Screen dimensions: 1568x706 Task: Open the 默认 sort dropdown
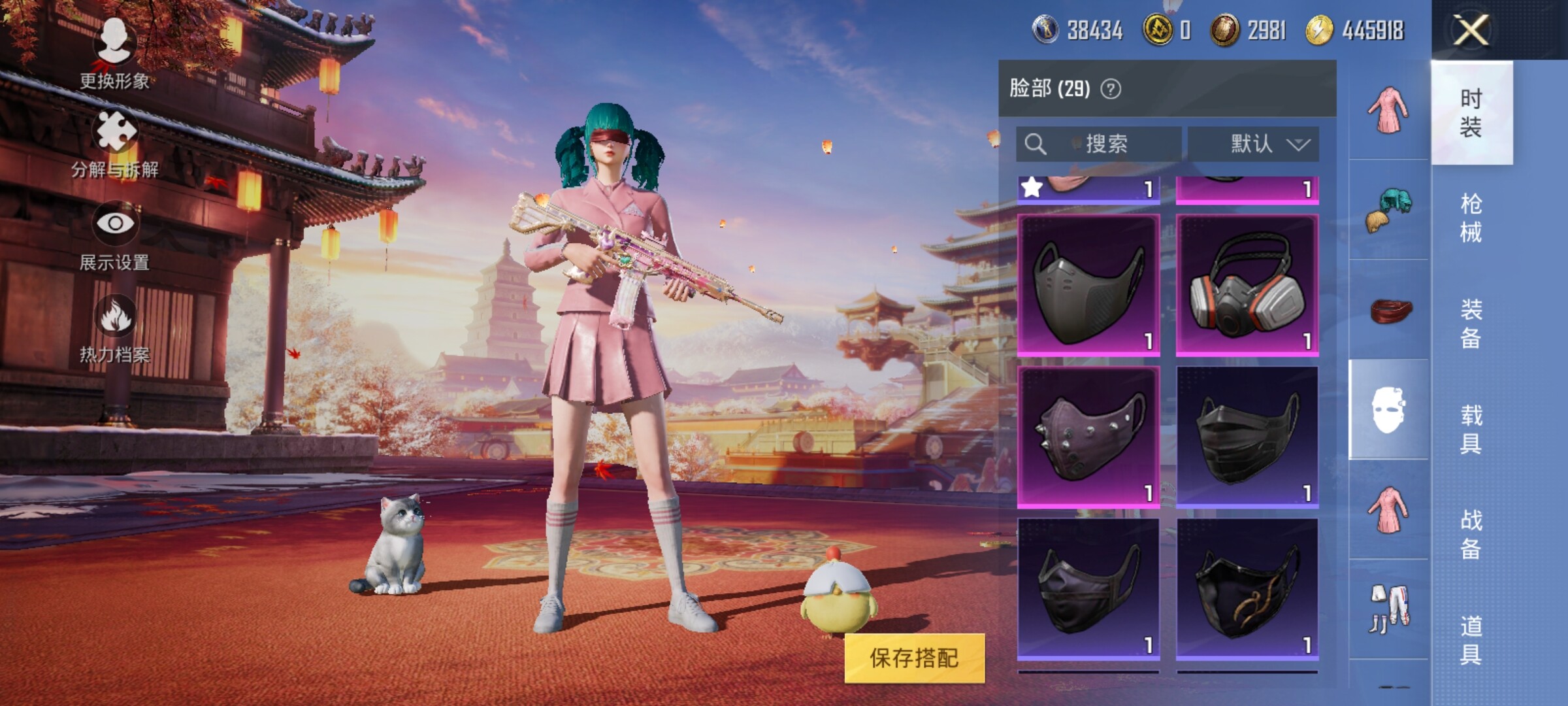(x=1252, y=144)
